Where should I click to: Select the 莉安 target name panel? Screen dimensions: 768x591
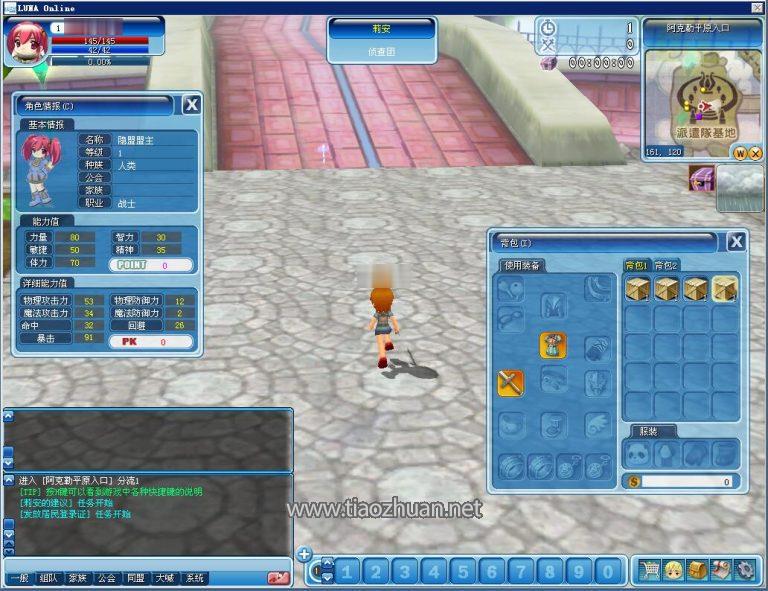382,29
